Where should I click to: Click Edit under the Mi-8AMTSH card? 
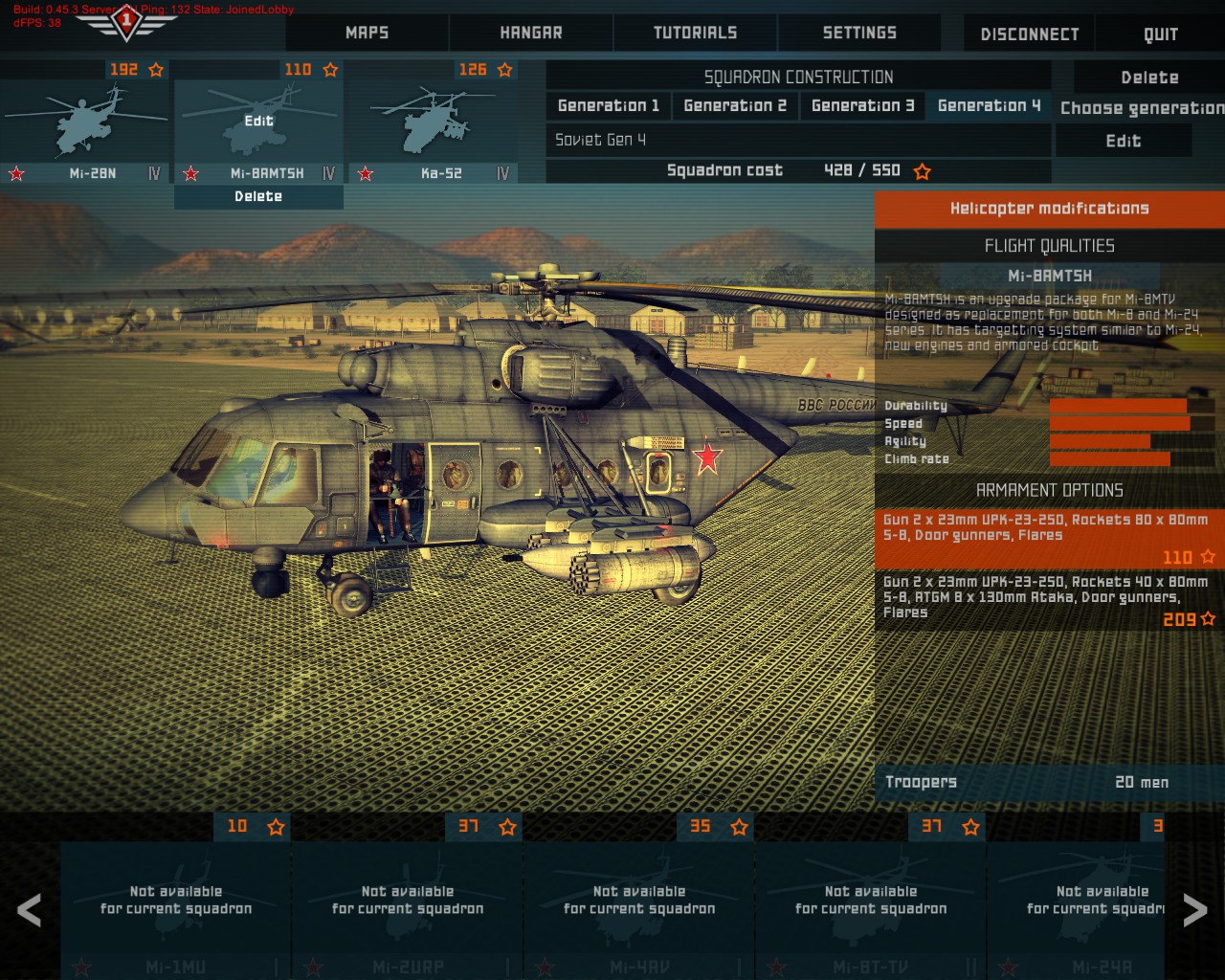point(258,122)
